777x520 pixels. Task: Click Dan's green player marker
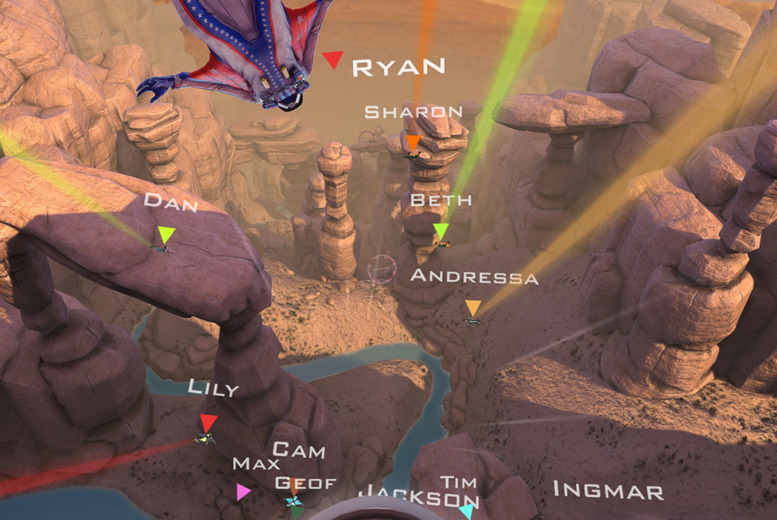coord(166,236)
